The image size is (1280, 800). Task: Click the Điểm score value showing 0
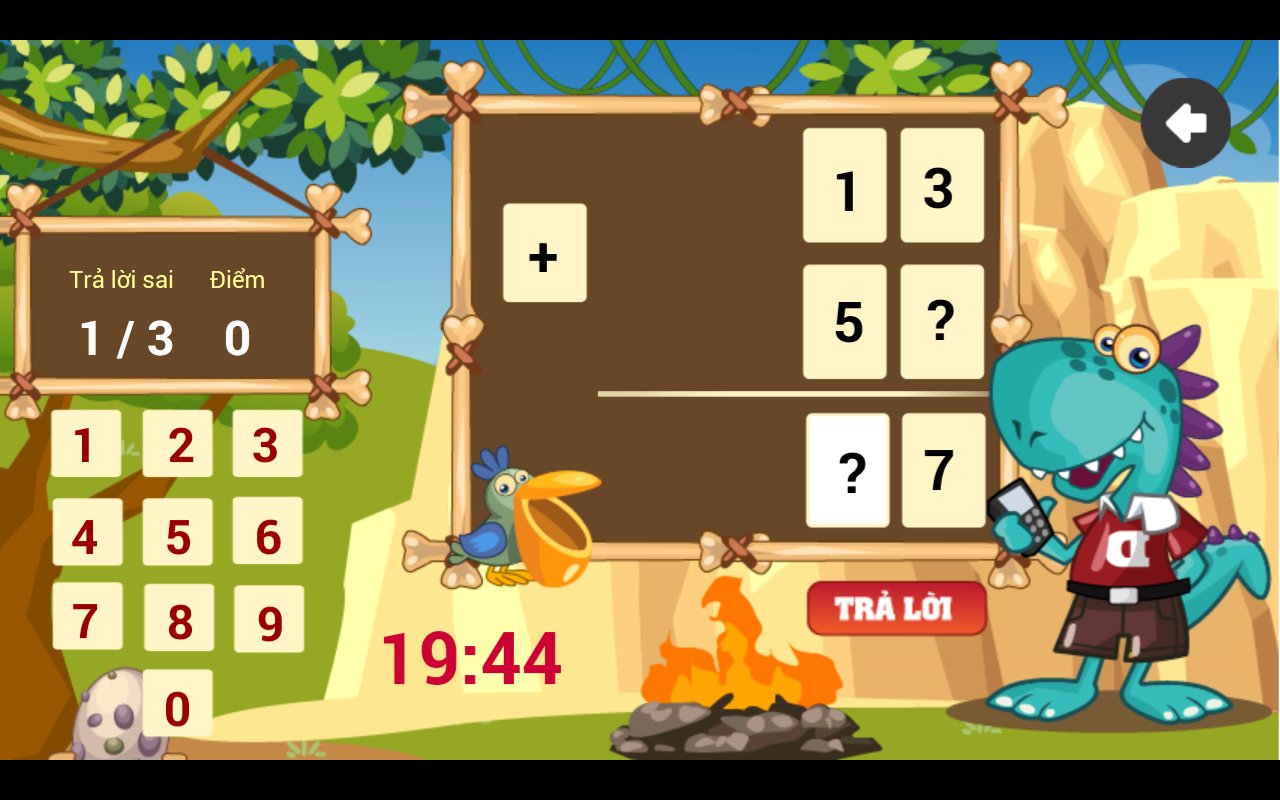237,338
